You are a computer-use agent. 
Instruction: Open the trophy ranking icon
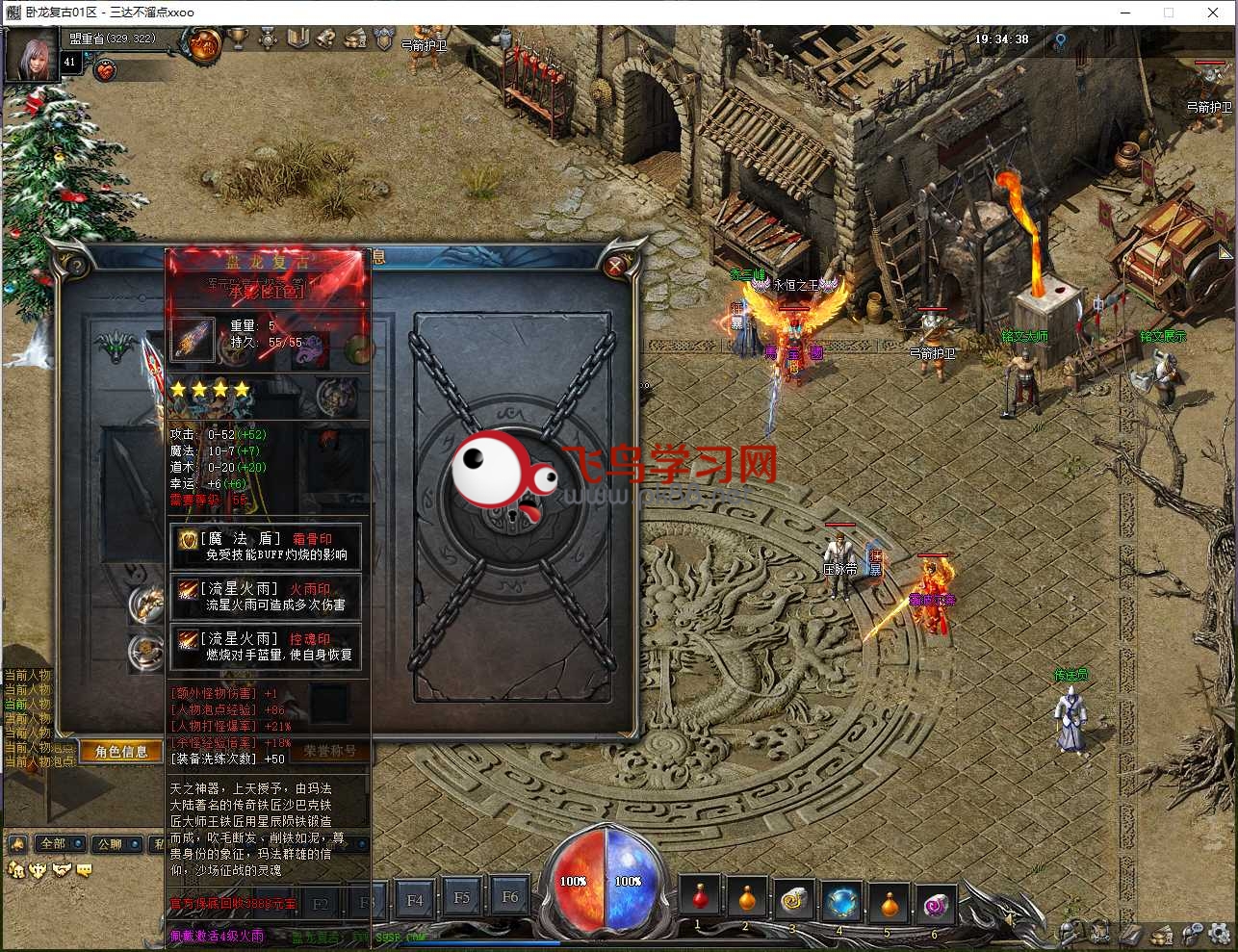pos(237,39)
